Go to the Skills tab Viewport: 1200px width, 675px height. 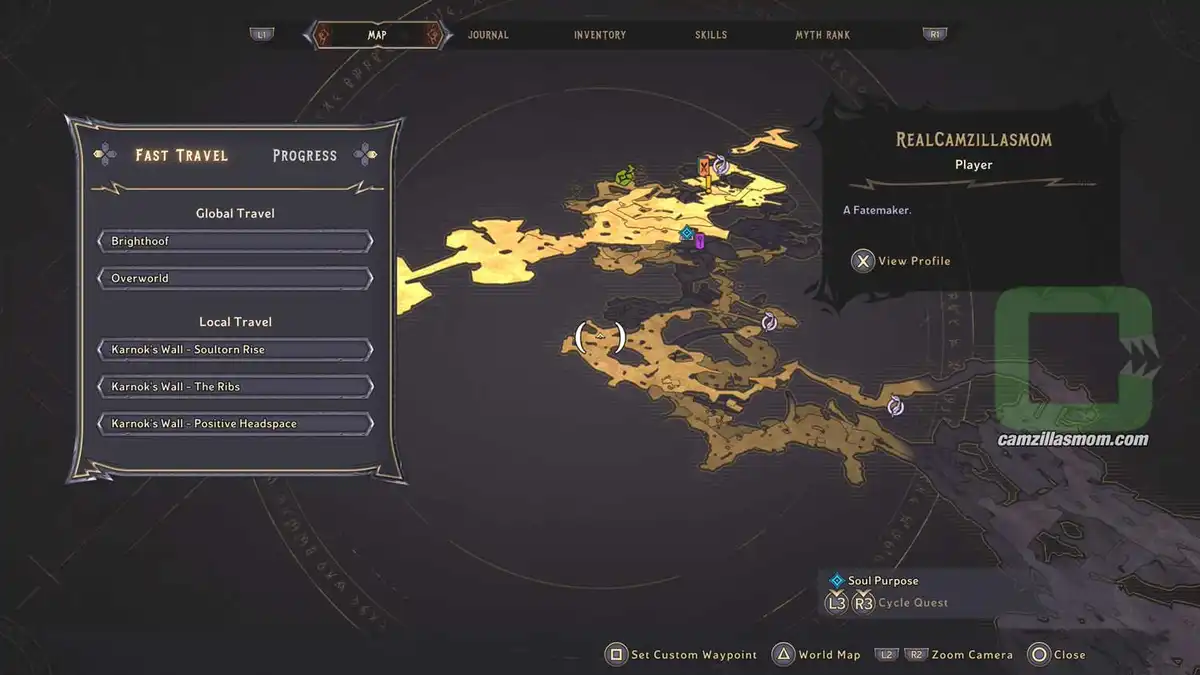coord(711,35)
